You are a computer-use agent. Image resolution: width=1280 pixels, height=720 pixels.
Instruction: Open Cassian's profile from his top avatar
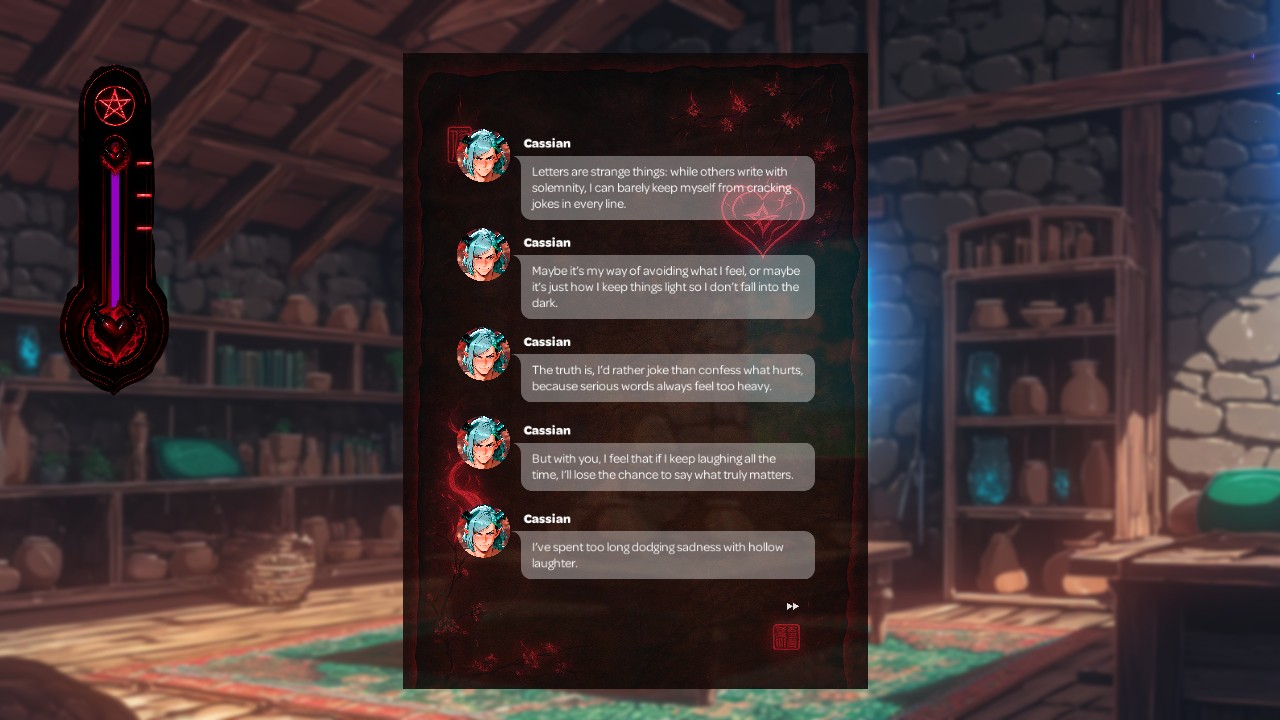(484, 156)
